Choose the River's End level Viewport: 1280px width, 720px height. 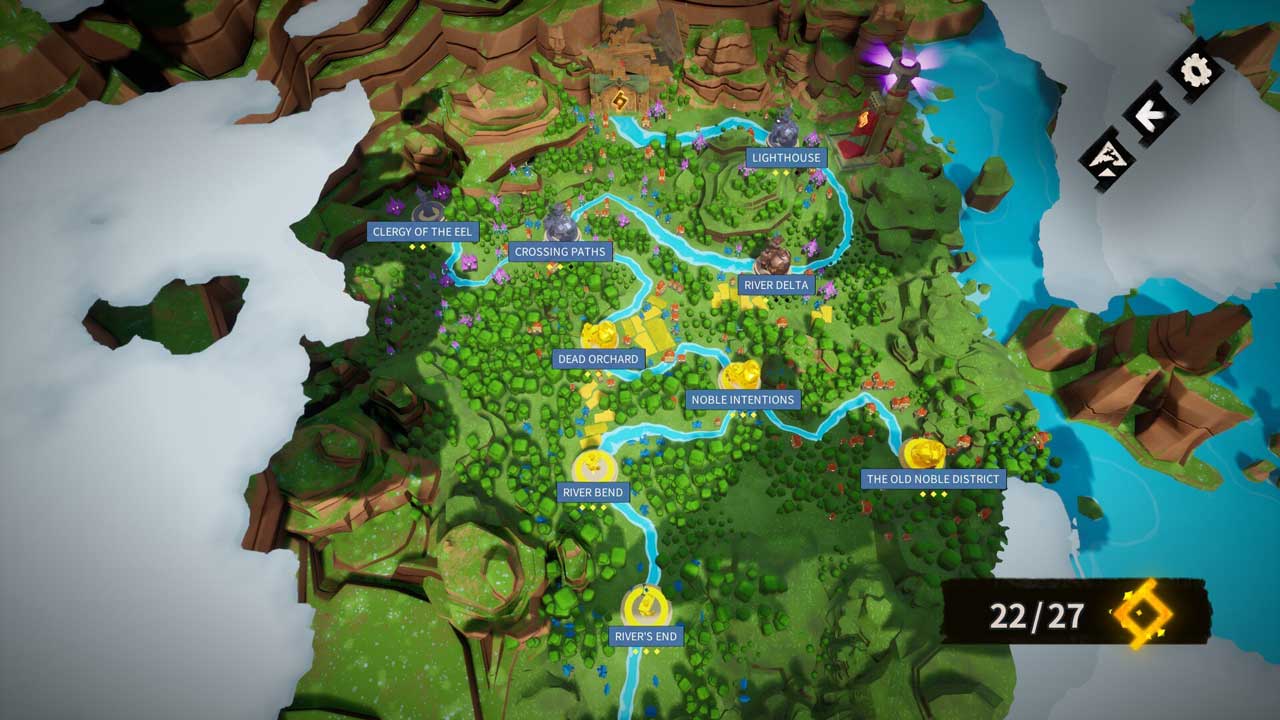[646, 636]
